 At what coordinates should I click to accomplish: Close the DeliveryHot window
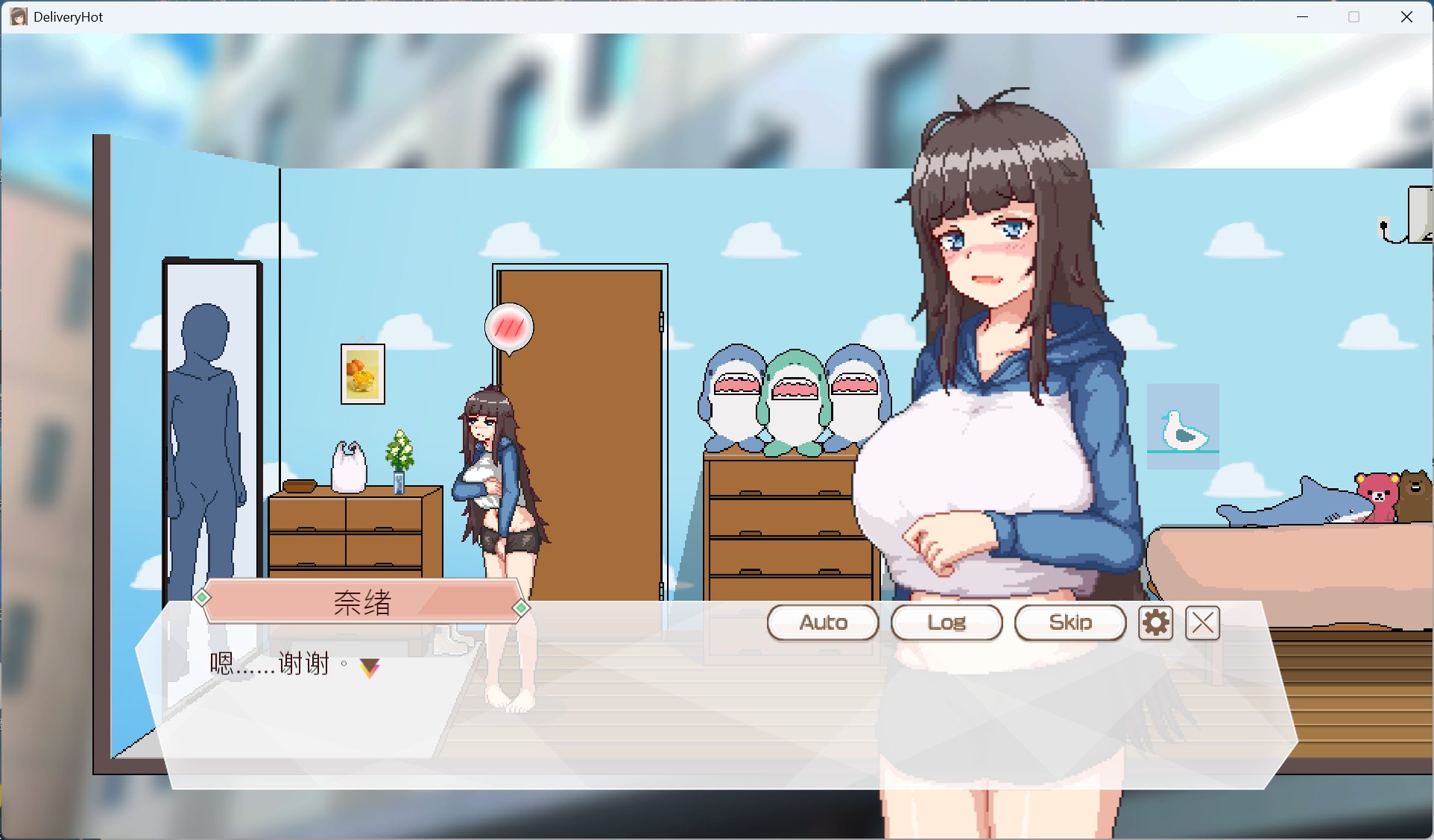(x=1406, y=16)
